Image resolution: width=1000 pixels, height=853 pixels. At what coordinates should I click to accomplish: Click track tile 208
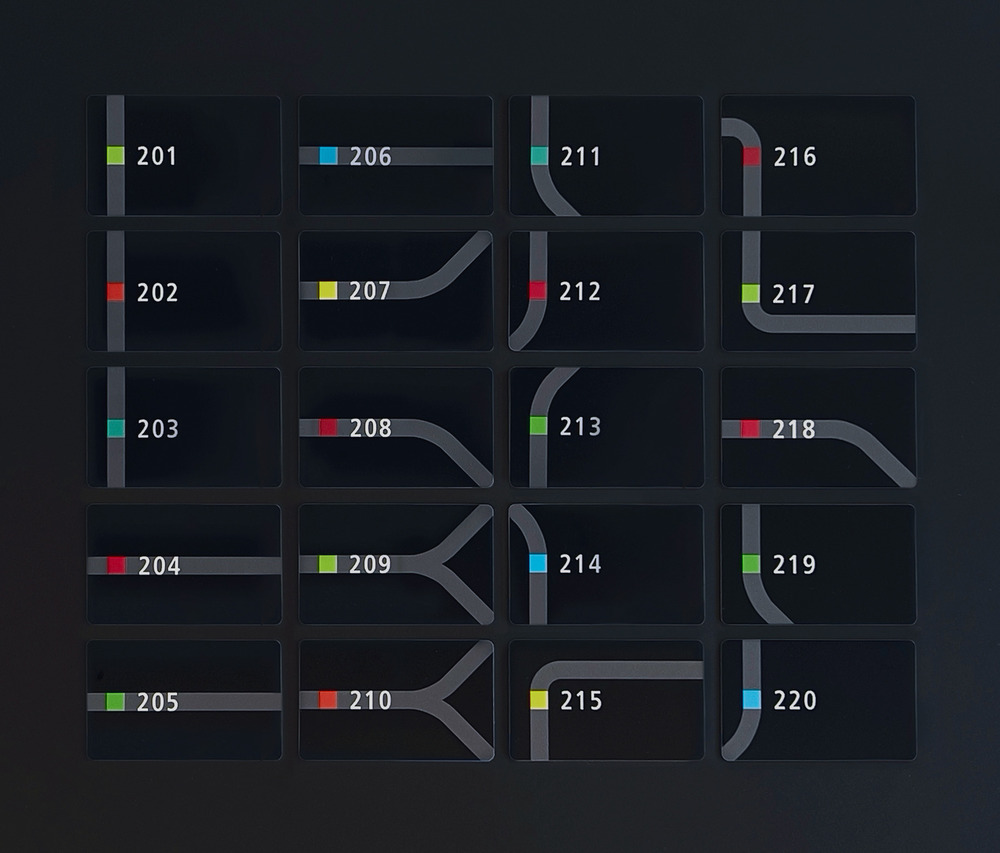tap(396, 428)
